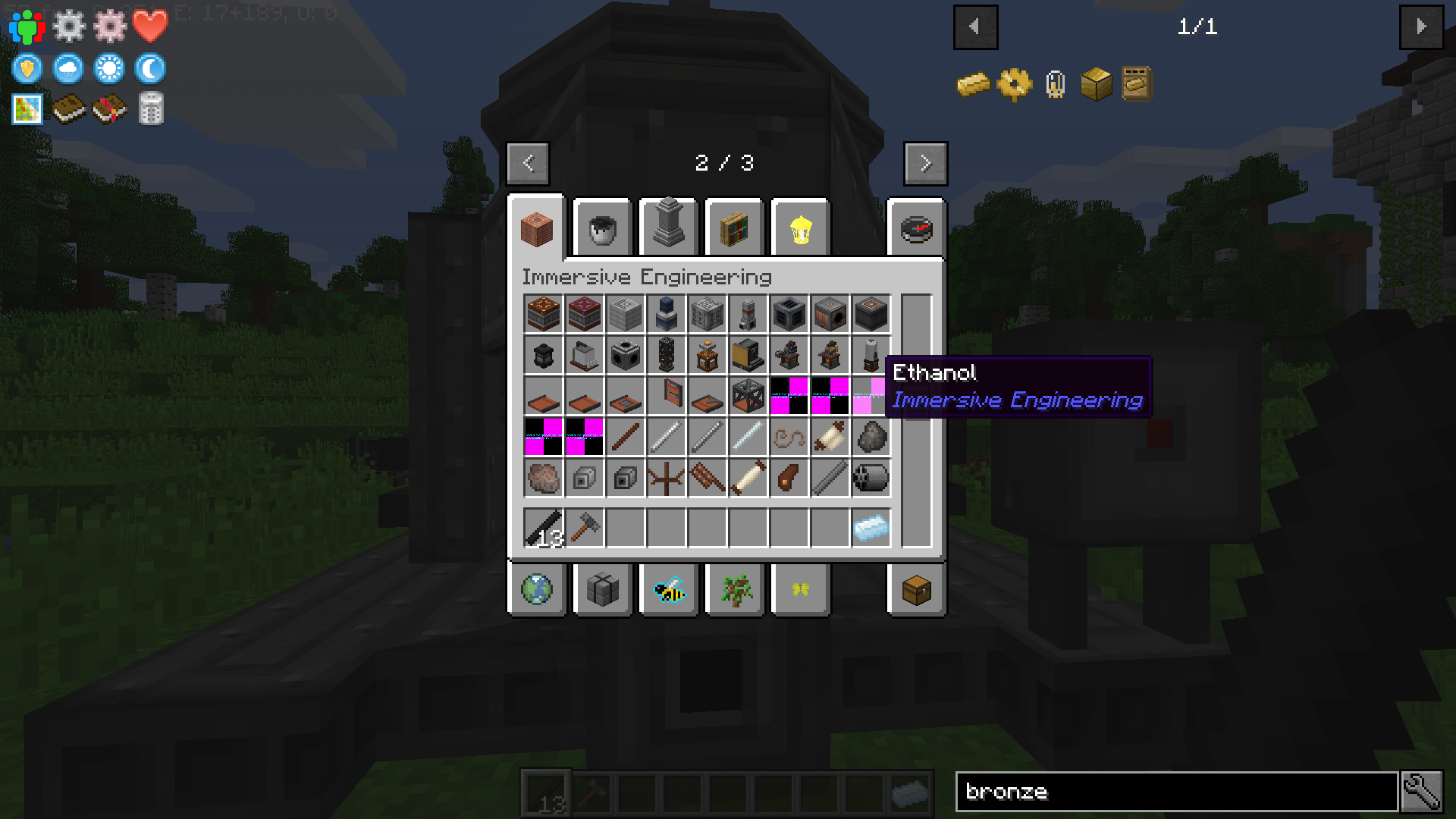Toggle rain using the cloud button

coord(69,68)
